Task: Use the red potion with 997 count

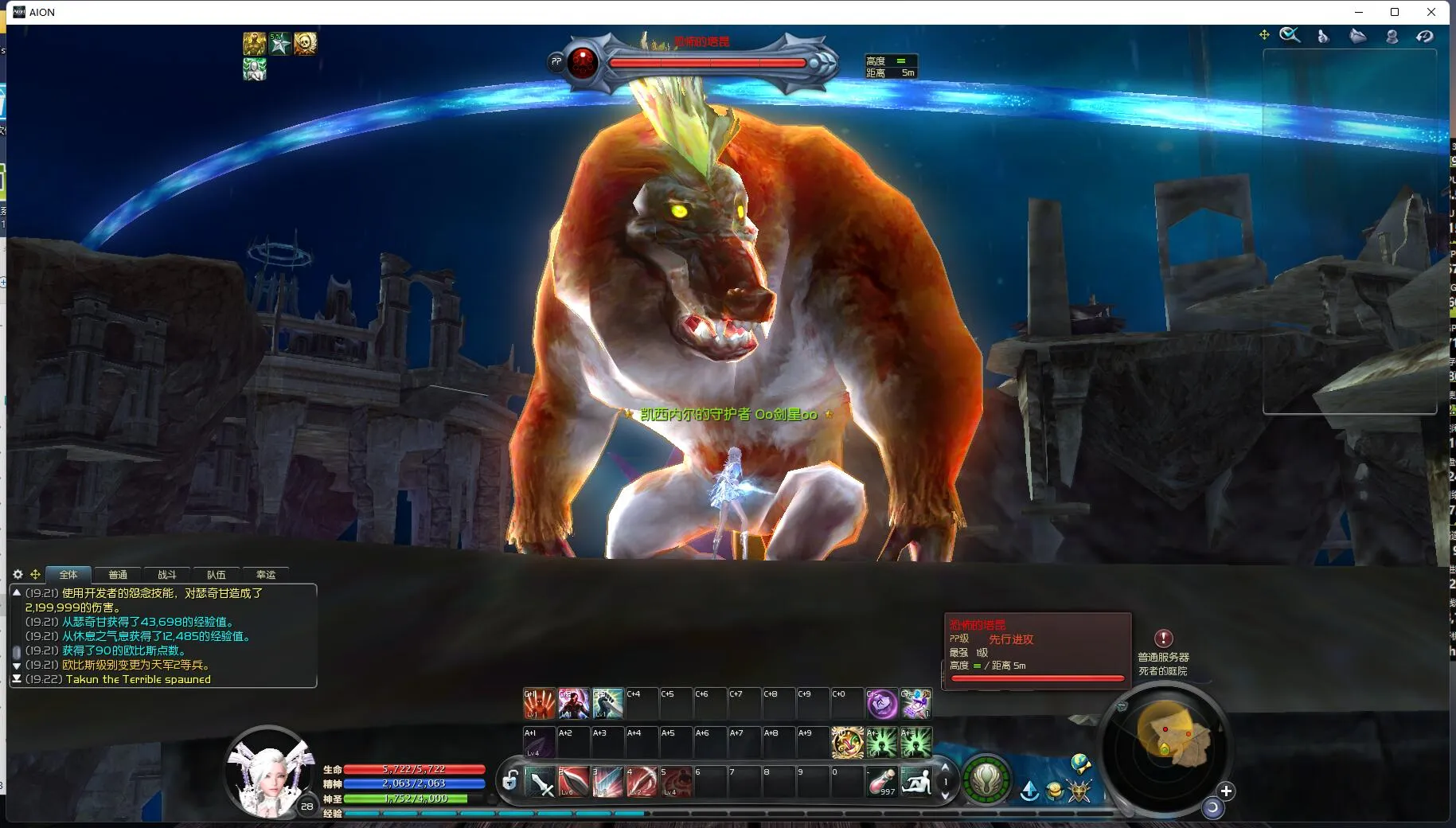Action: (882, 781)
